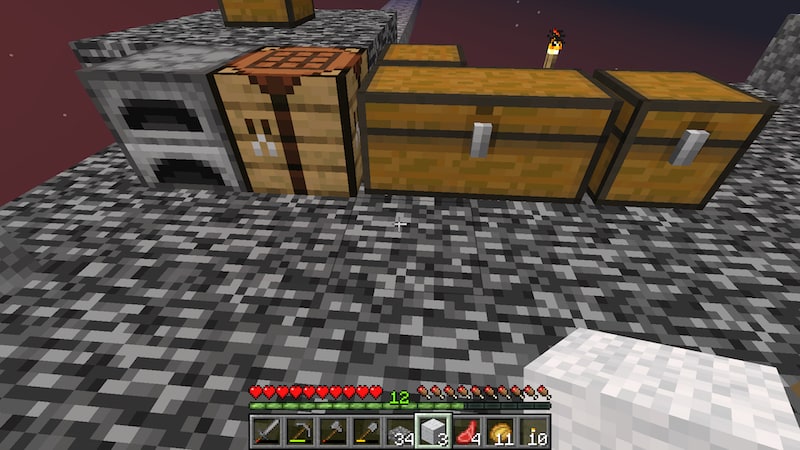Choose the raw meat hotbar slot
The width and height of the screenshot is (800, 450).
pyautogui.click(x=466, y=432)
